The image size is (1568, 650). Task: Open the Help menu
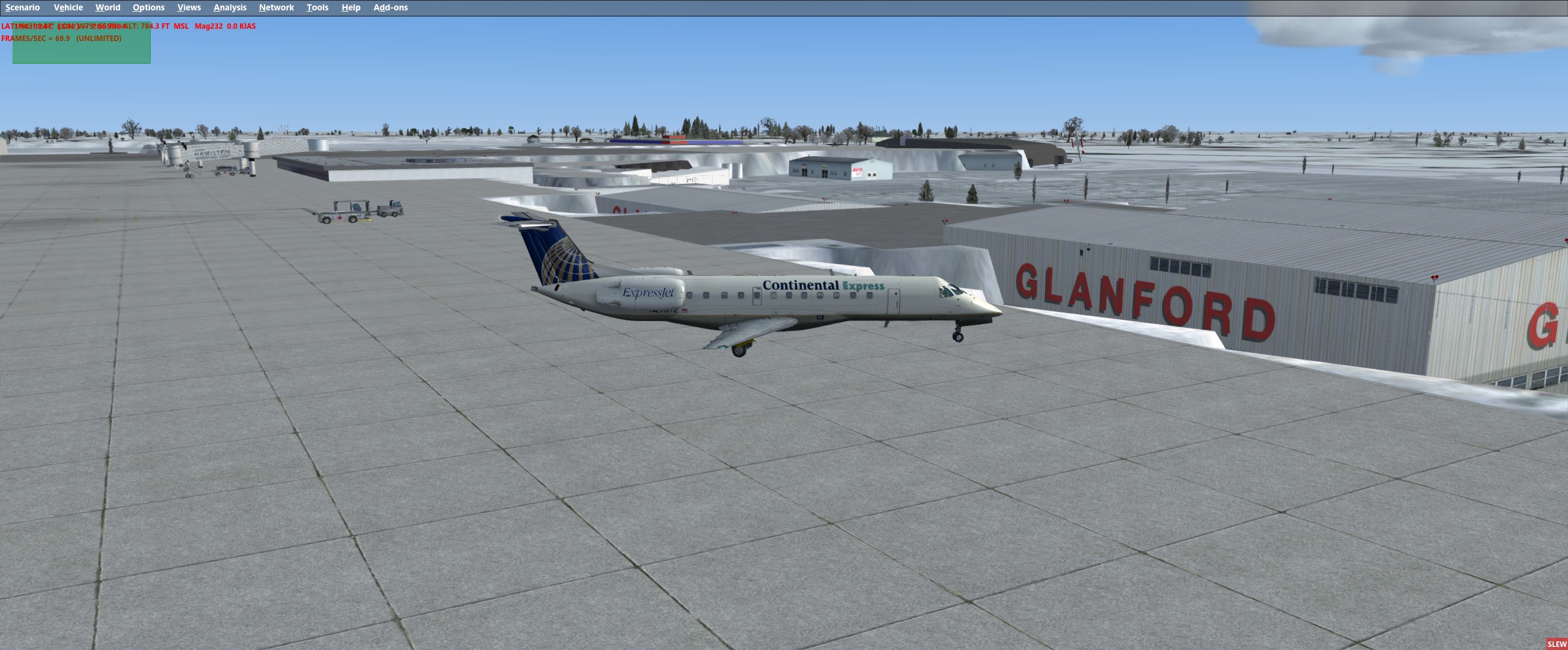[350, 7]
